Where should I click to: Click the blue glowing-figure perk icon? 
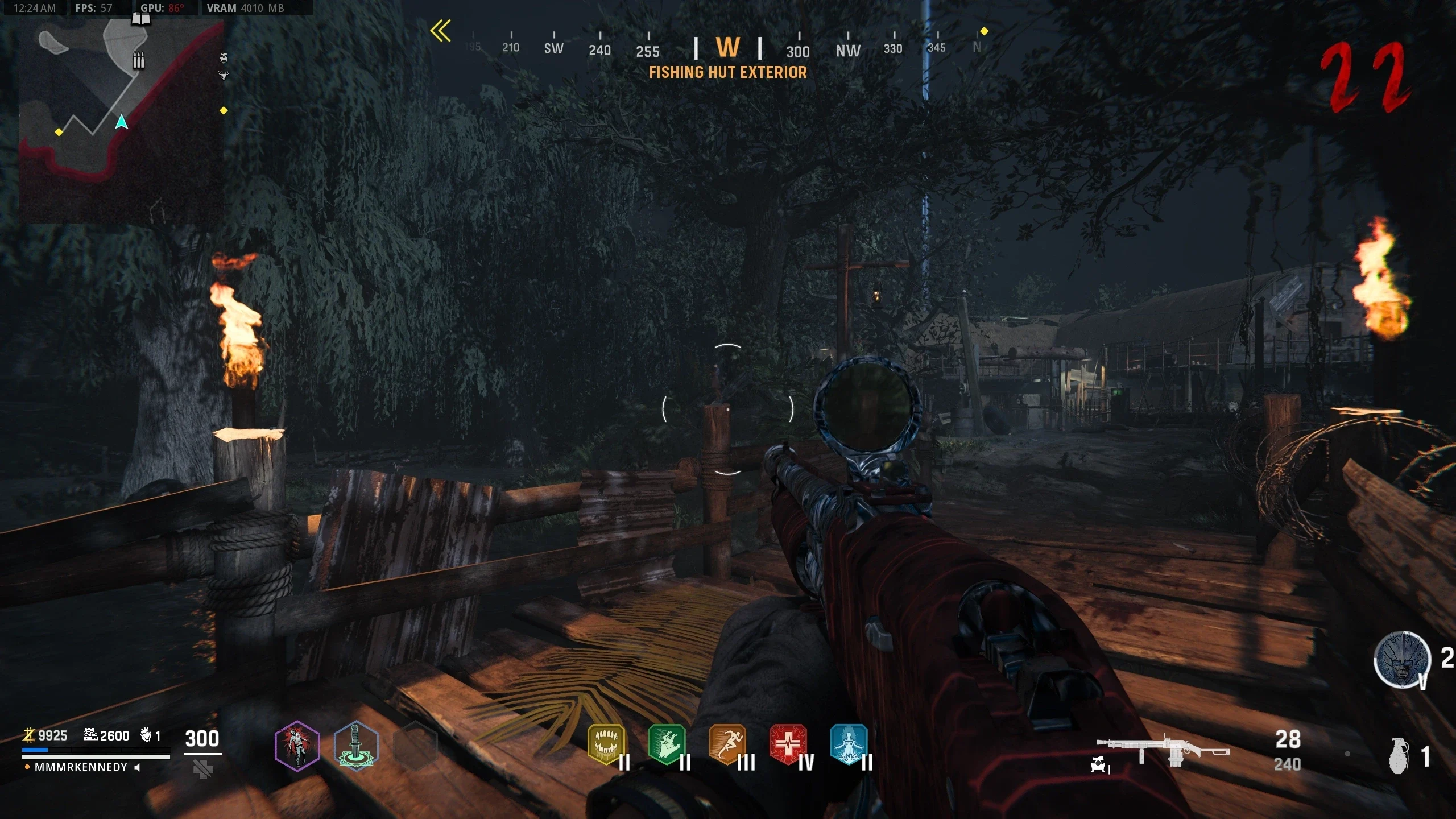tap(849, 744)
